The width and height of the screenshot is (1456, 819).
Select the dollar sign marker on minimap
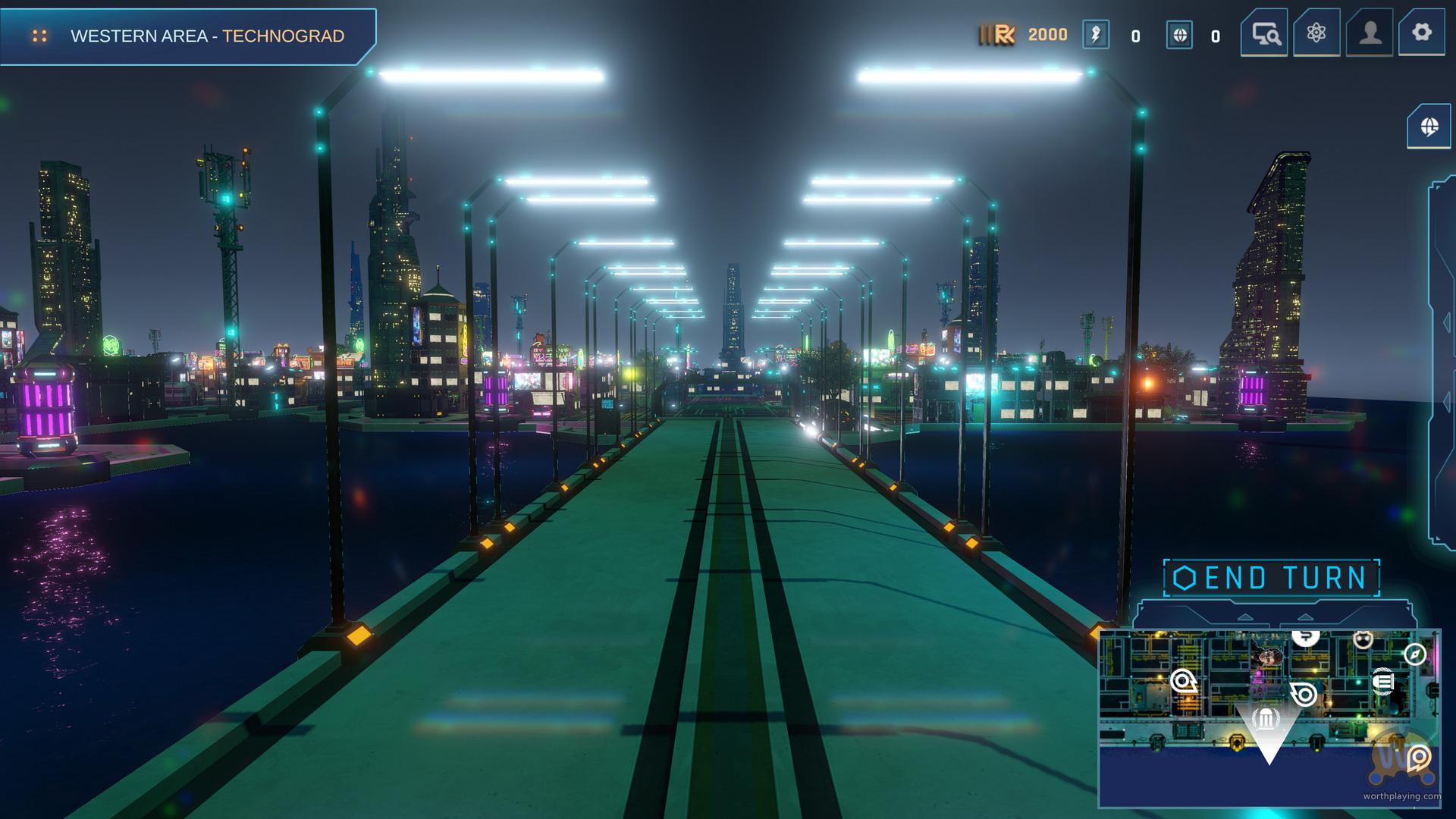tap(1305, 637)
